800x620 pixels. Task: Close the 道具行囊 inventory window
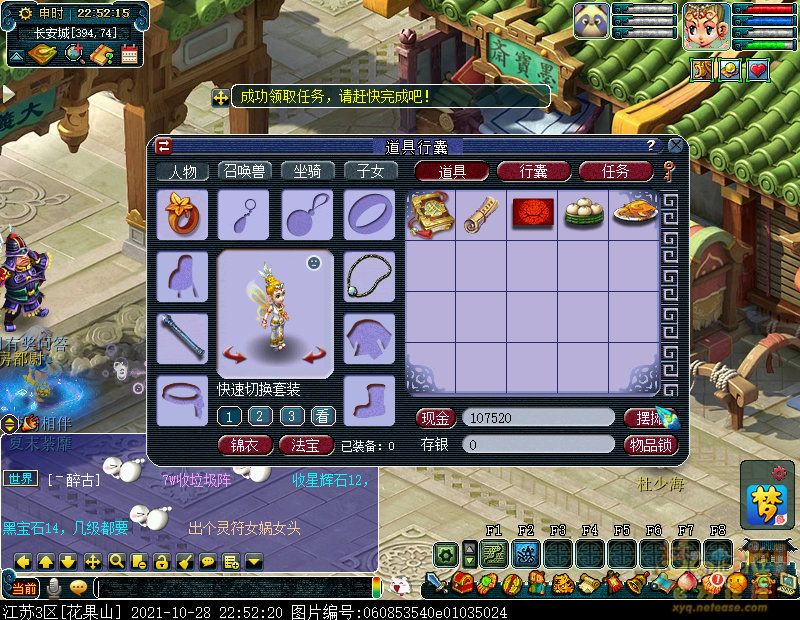click(675, 146)
